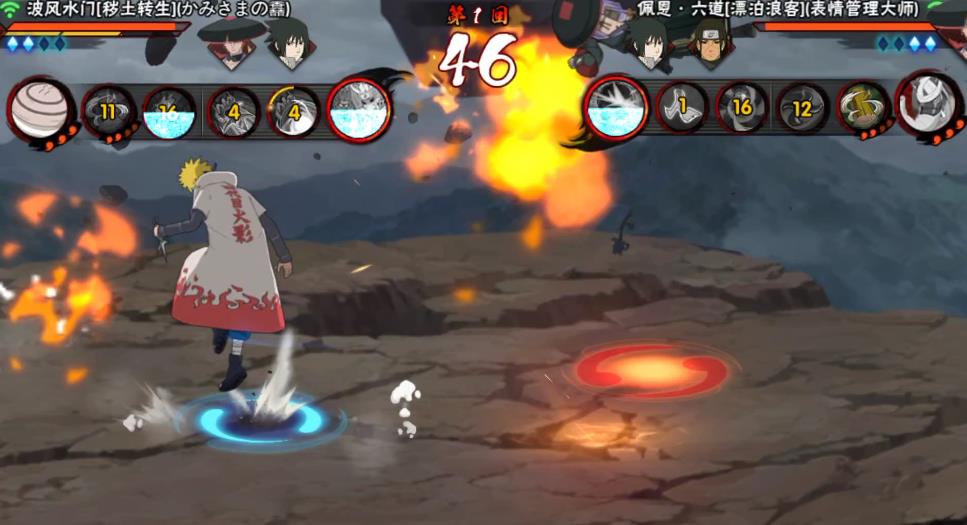Image resolution: width=967 pixels, height=525 pixels.
Task: Tap Pain's skill showing cooldown 12
Action: tap(802, 109)
